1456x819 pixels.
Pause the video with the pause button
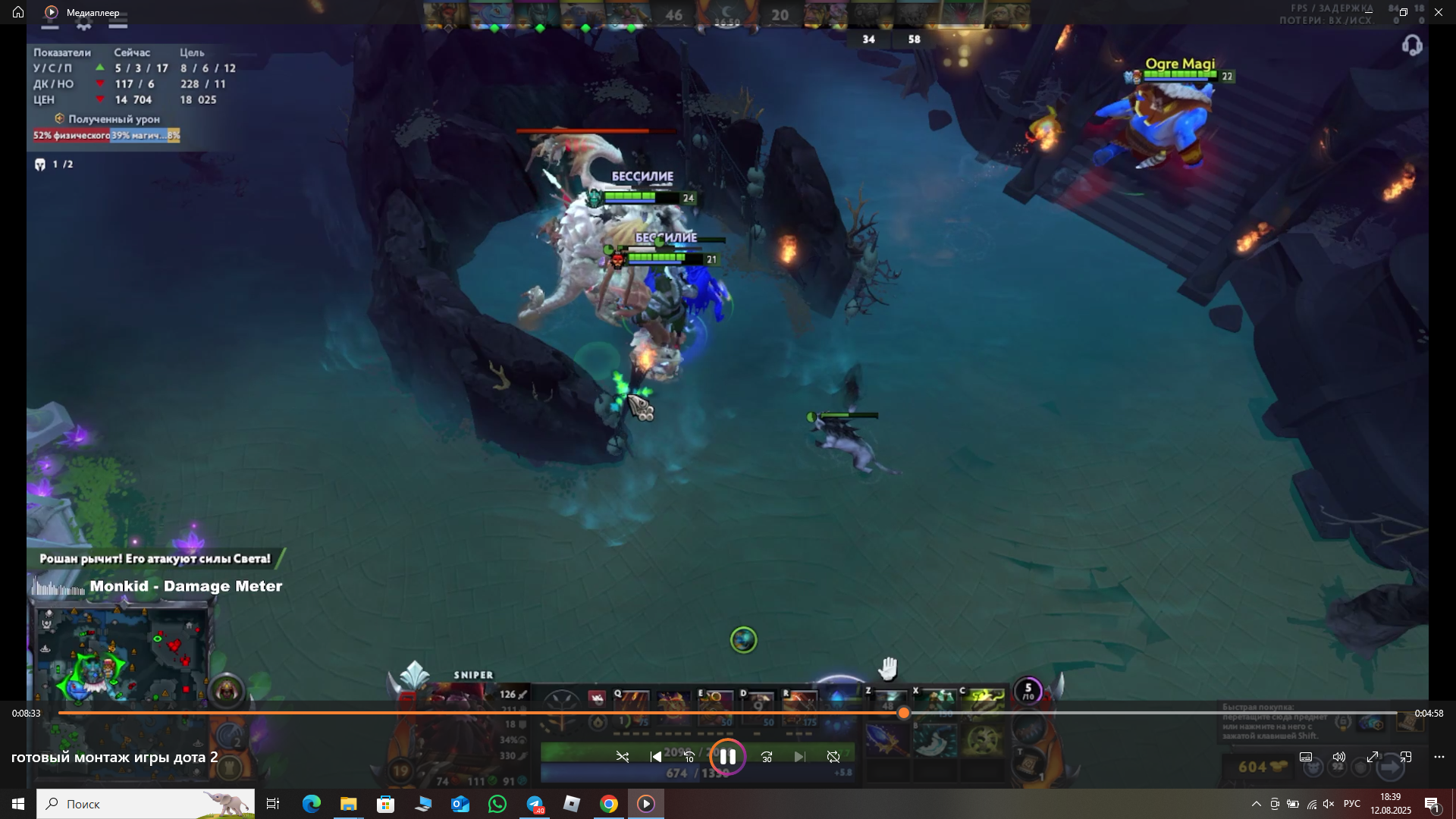click(x=727, y=757)
